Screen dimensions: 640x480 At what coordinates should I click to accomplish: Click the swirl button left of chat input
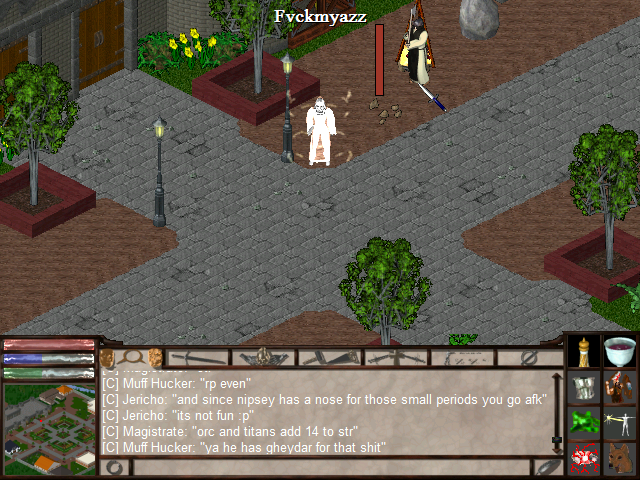point(115,467)
